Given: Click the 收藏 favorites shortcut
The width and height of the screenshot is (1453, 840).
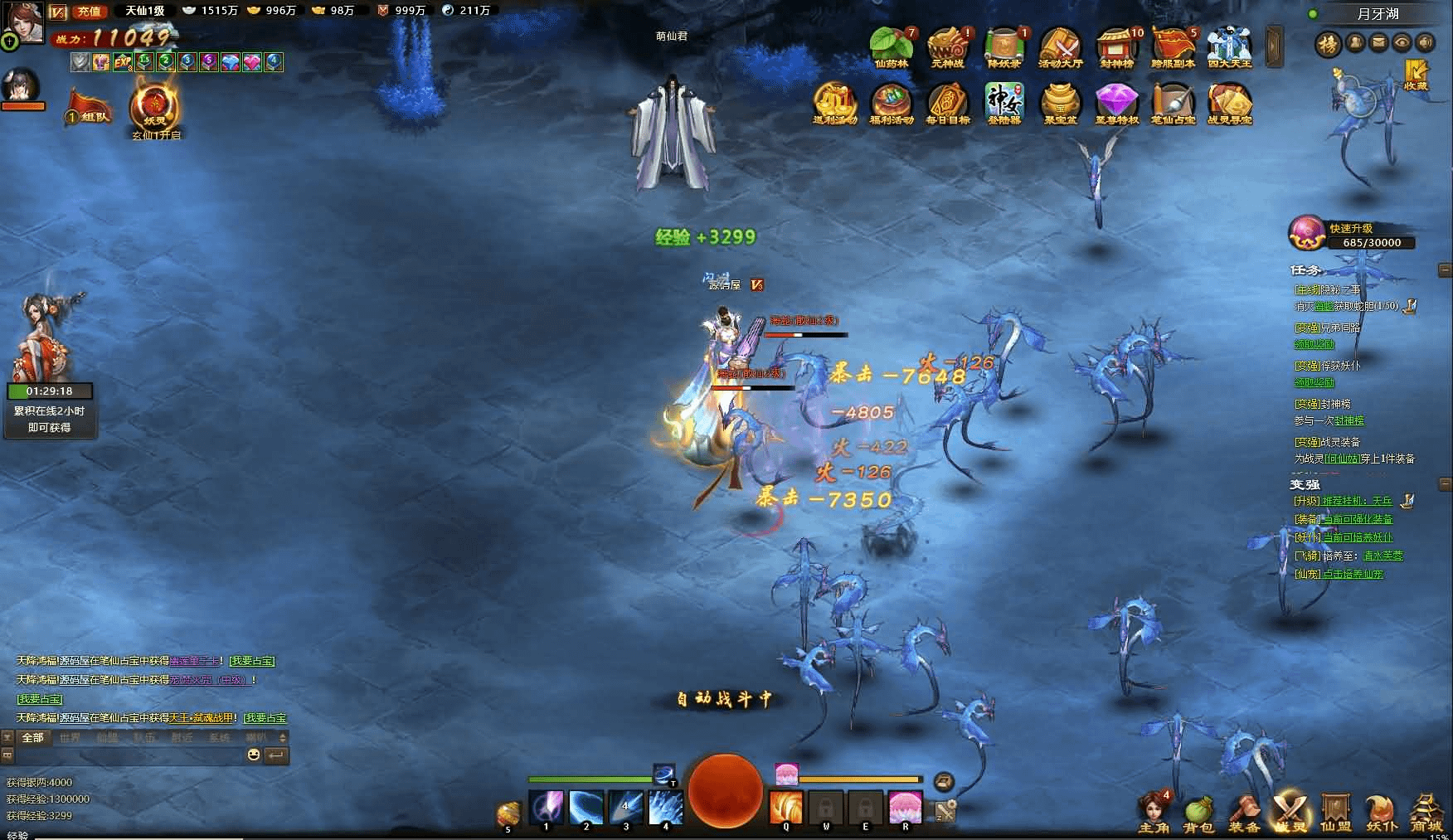Looking at the screenshot, I should 1416,73.
